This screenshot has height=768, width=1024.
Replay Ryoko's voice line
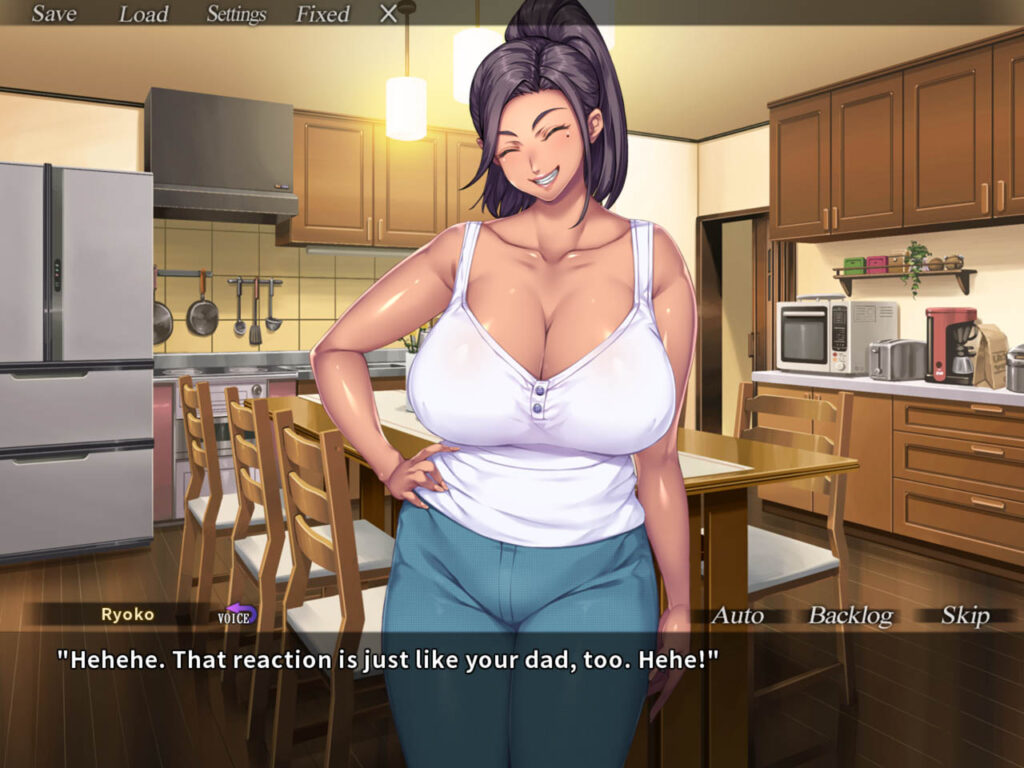(237, 615)
